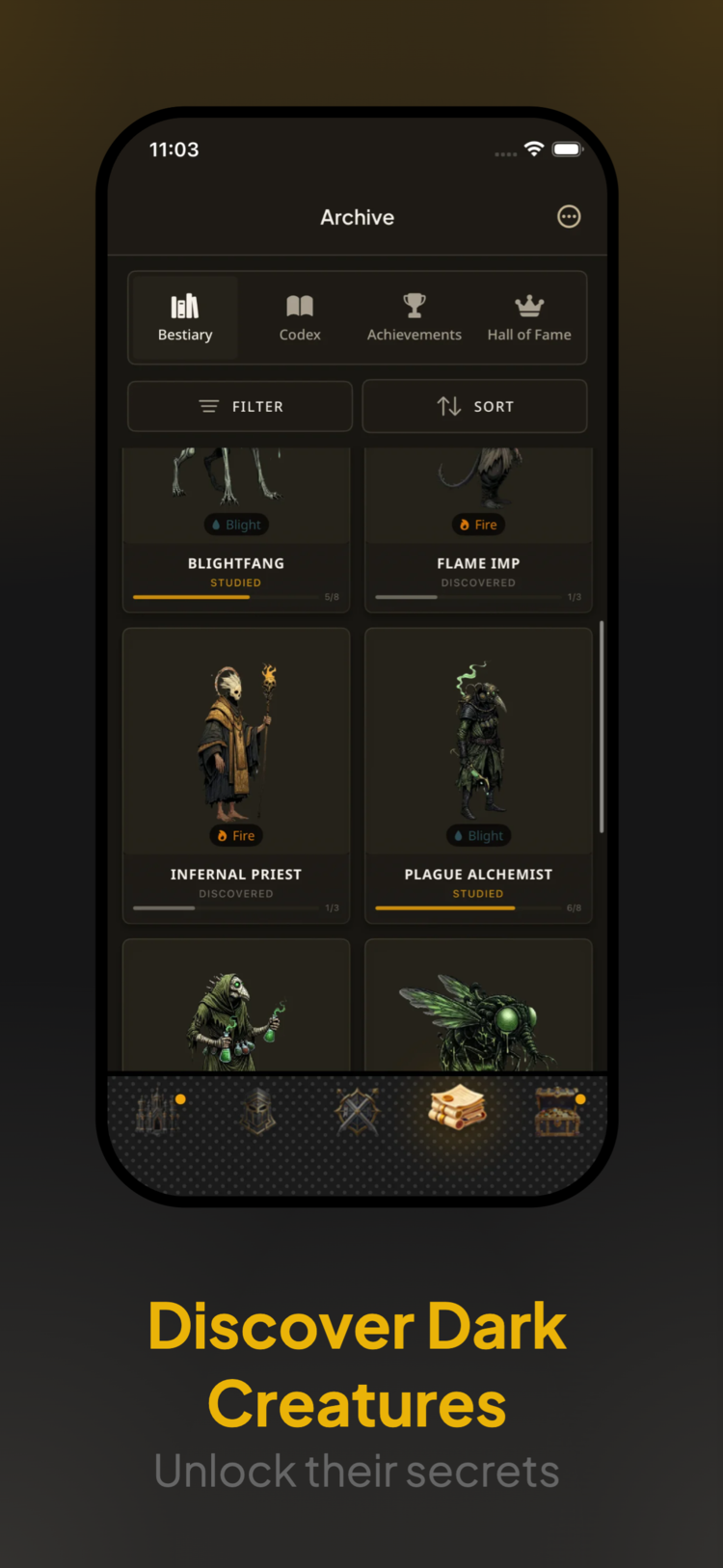Image resolution: width=723 pixels, height=1568 pixels.
Task: Open the knight helmet navigation icon
Action: click(258, 1112)
